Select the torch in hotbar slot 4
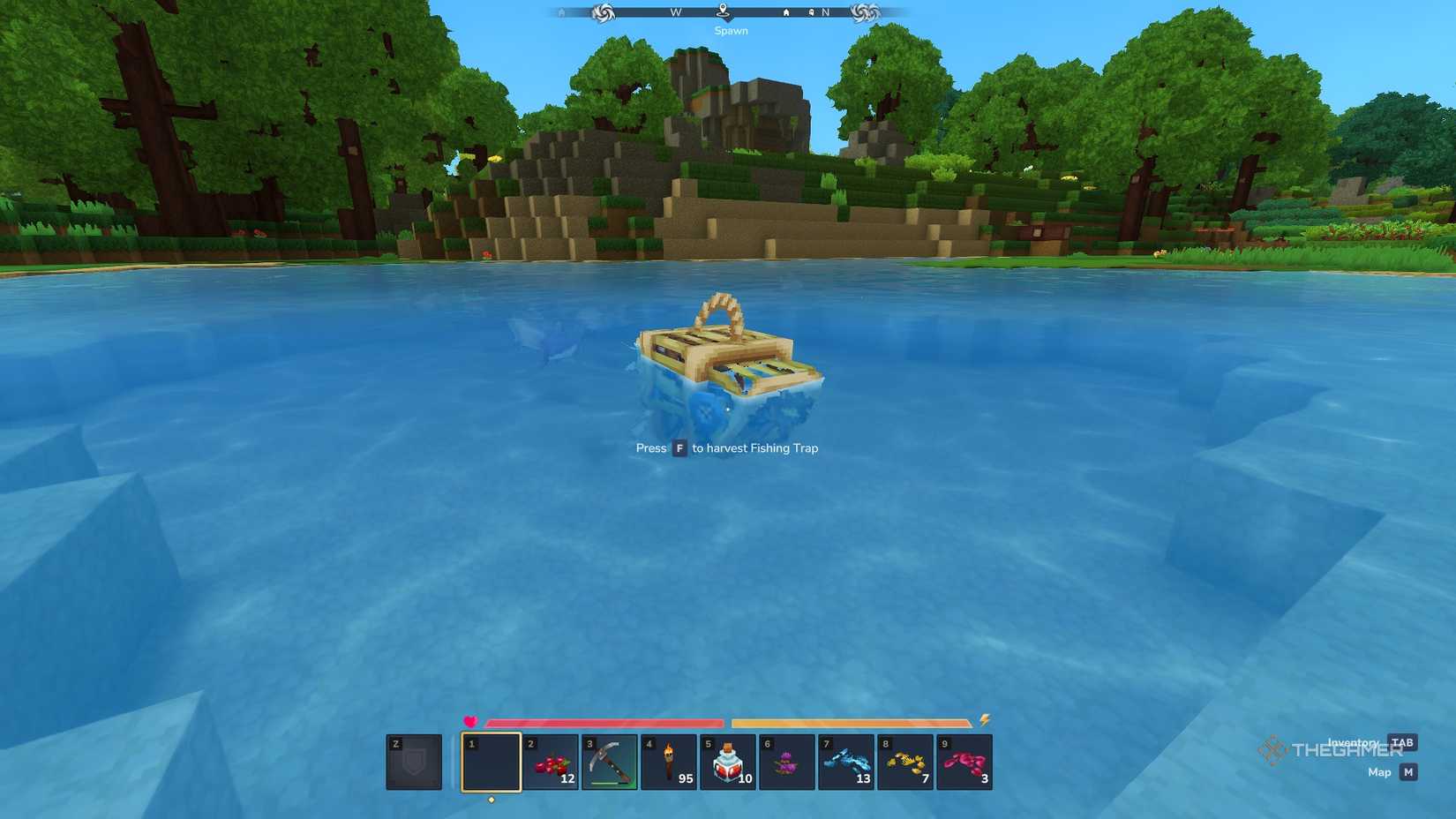Screen dimensions: 1456x819 tap(669, 763)
